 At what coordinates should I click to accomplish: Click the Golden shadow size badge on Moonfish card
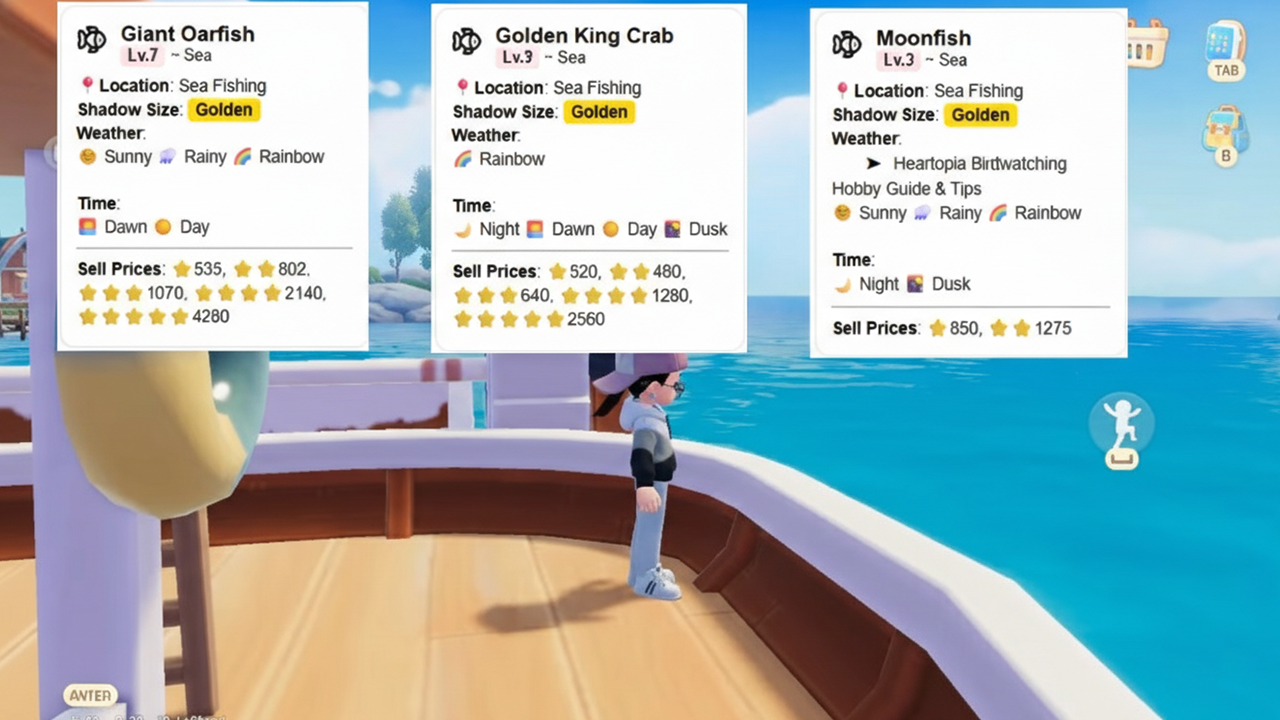point(980,115)
